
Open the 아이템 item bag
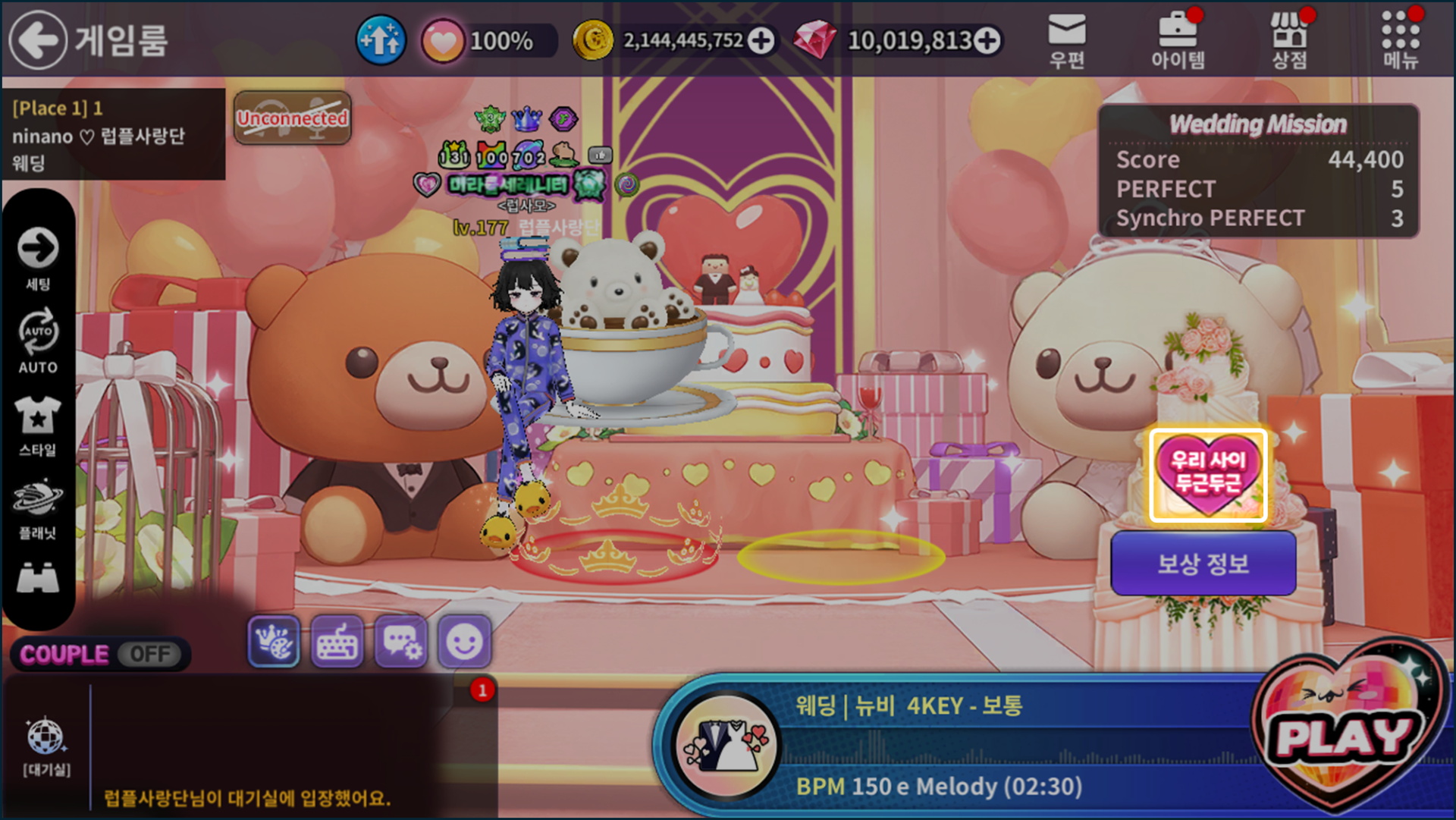1177,41
